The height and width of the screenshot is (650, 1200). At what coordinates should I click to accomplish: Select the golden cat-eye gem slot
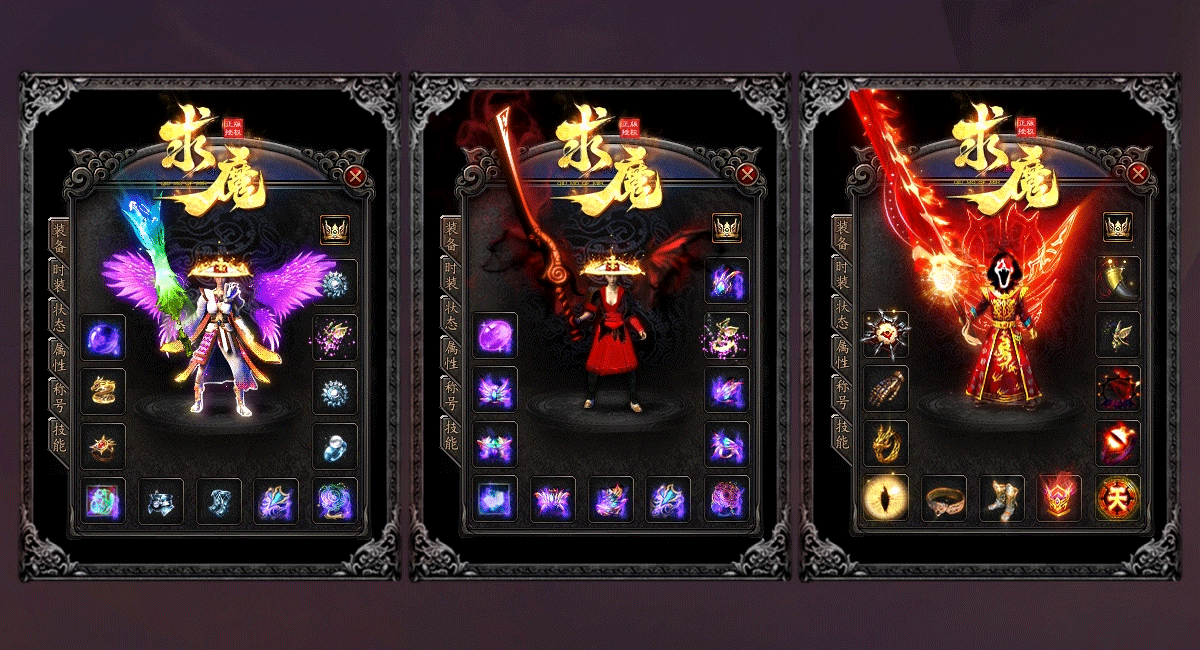coord(885,497)
